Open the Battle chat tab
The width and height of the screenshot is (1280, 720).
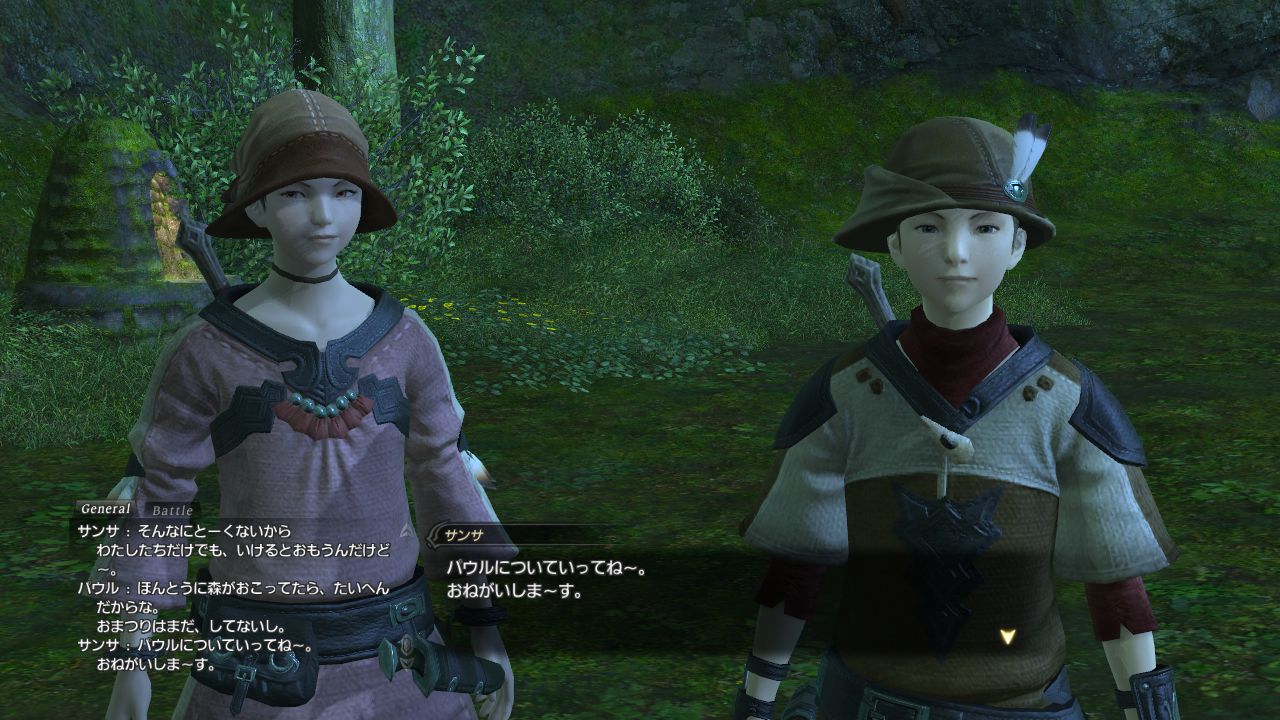pyautogui.click(x=171, y=510)
